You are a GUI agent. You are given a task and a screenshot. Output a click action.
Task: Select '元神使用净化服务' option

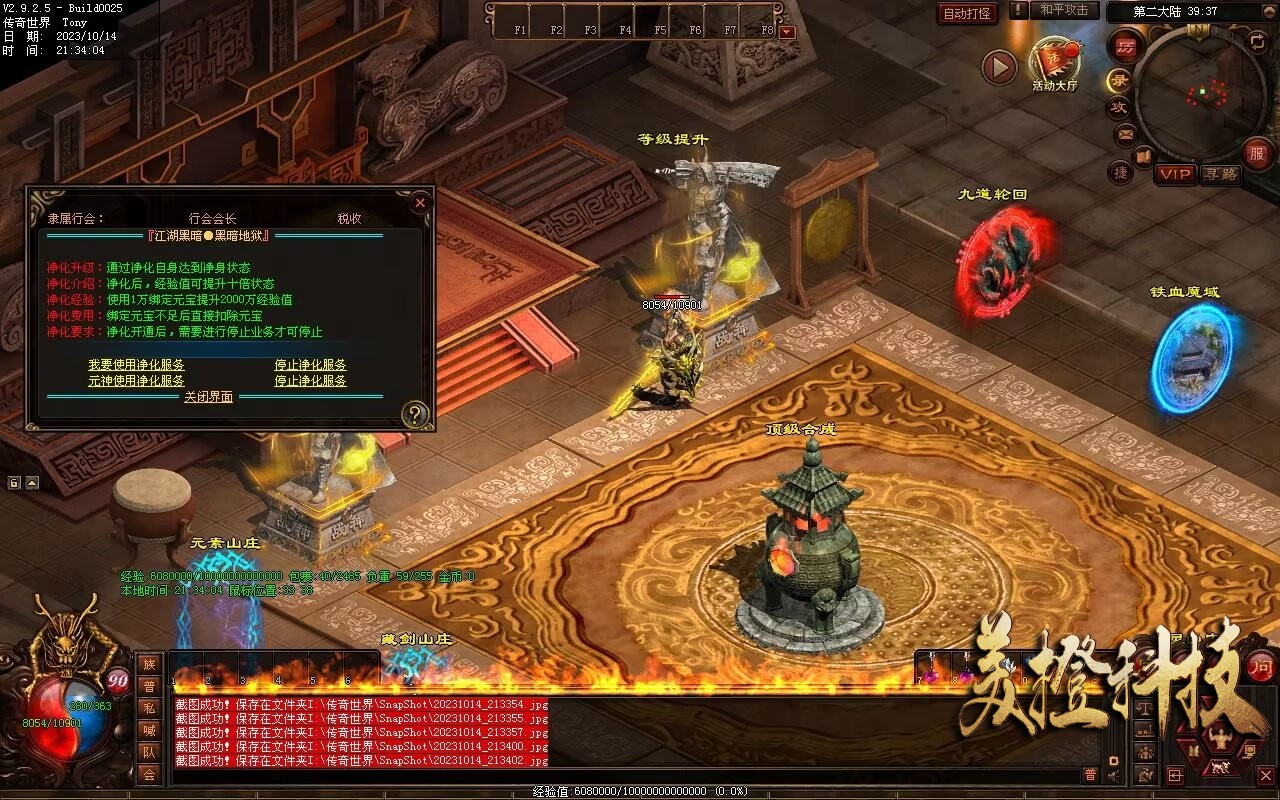pyautogui.click(x=136, y=381)
